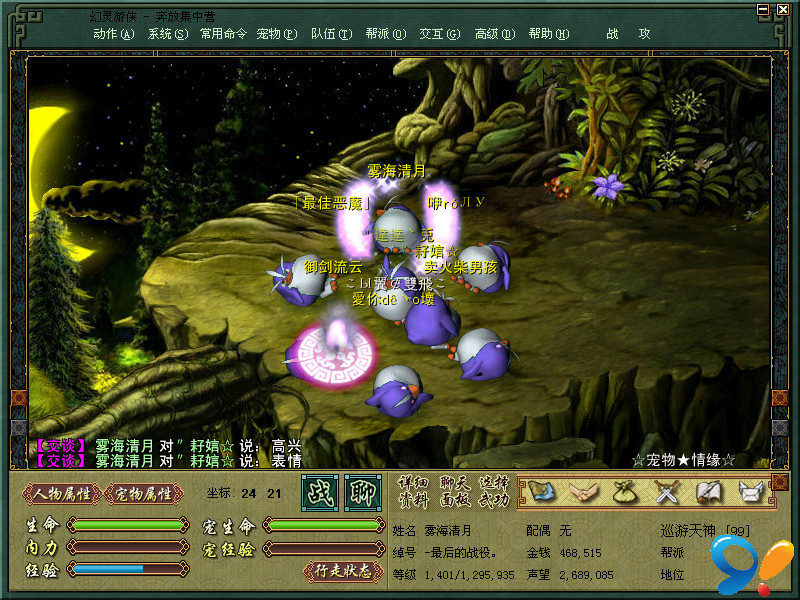Show the 宠物属性 pet attributes
The height and width of the screenshot is (600, 800).
tap(144, 493)
